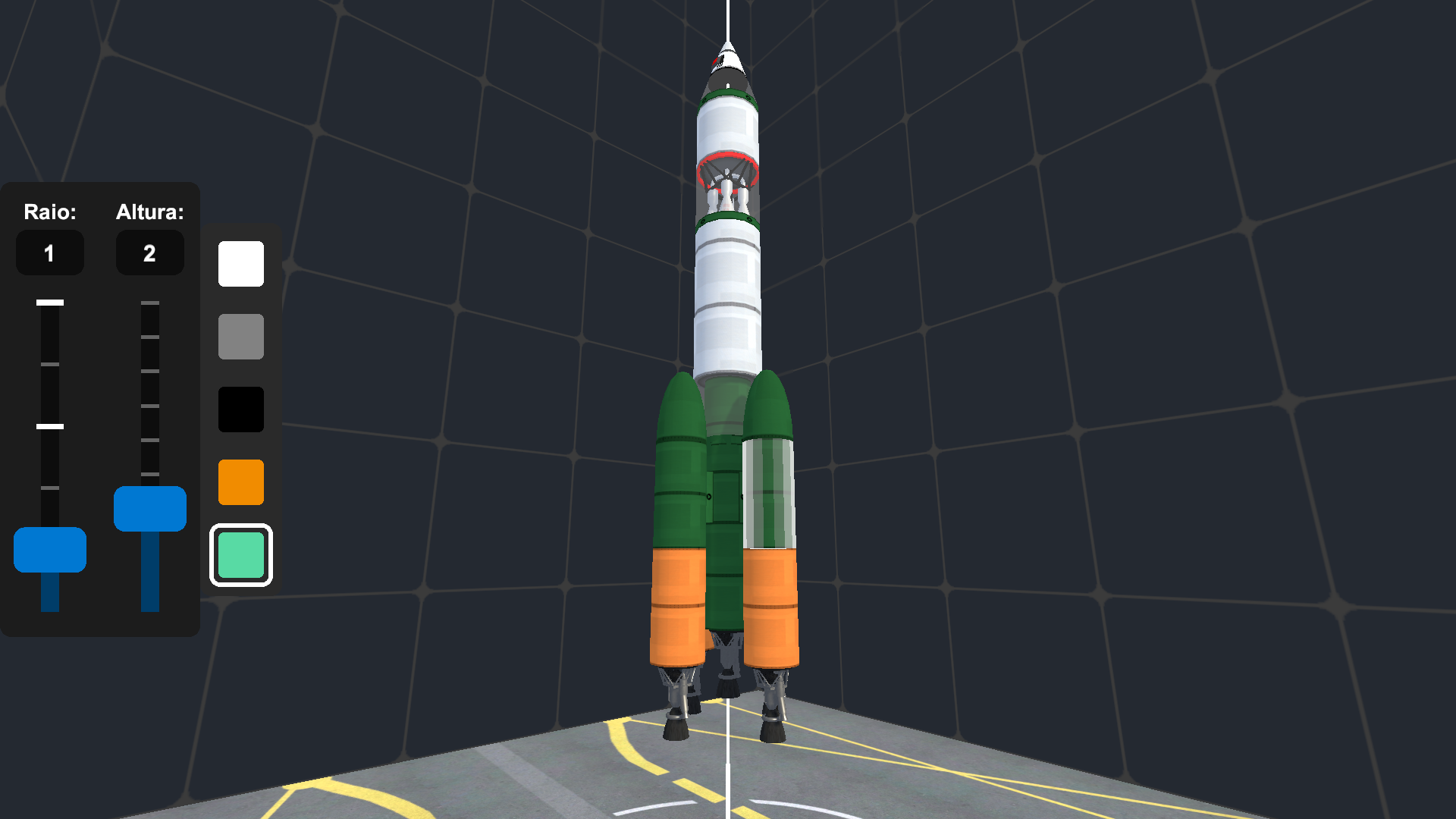Select the black color swatch
Image resolution: width=1456 pixels, height=819 pixels.
(240, 409)
